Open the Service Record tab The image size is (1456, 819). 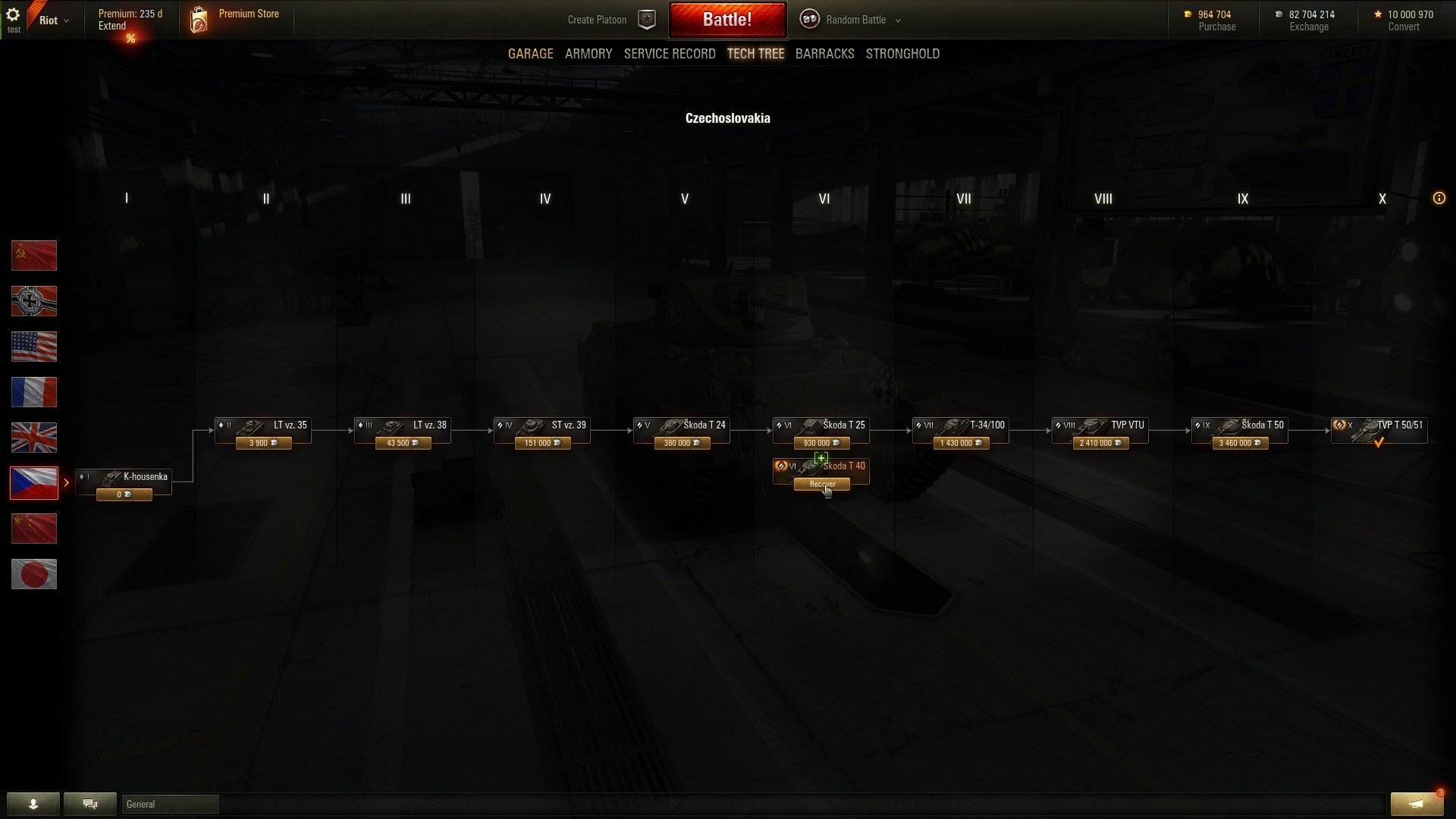(x=669, y=54)
